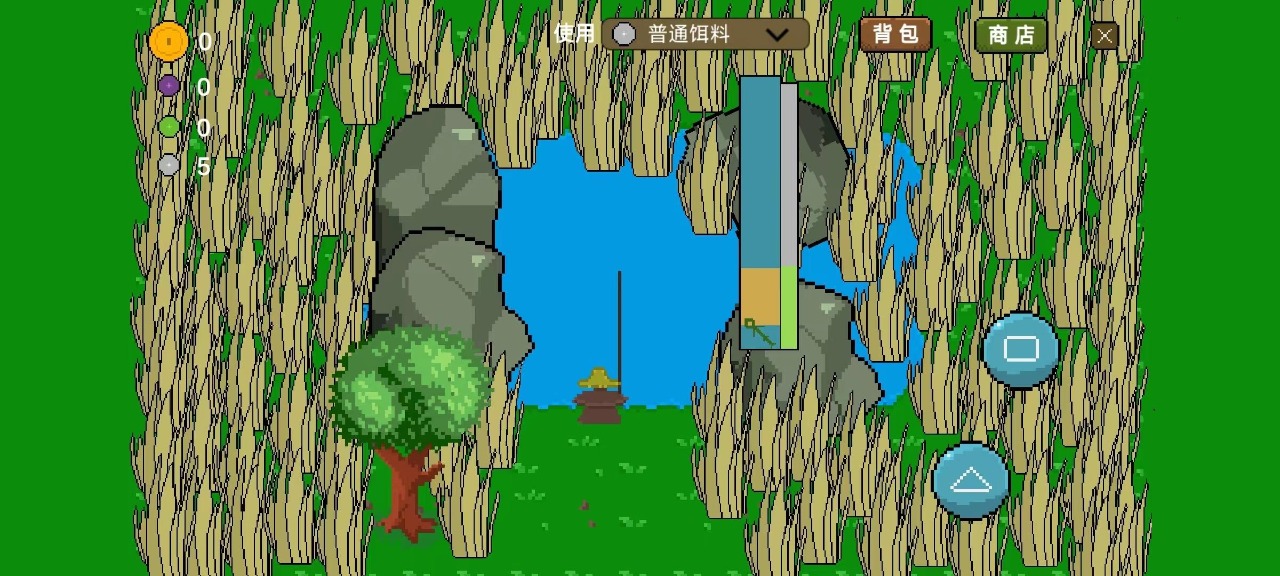Open the 商店 shop

pos(1010,35)
